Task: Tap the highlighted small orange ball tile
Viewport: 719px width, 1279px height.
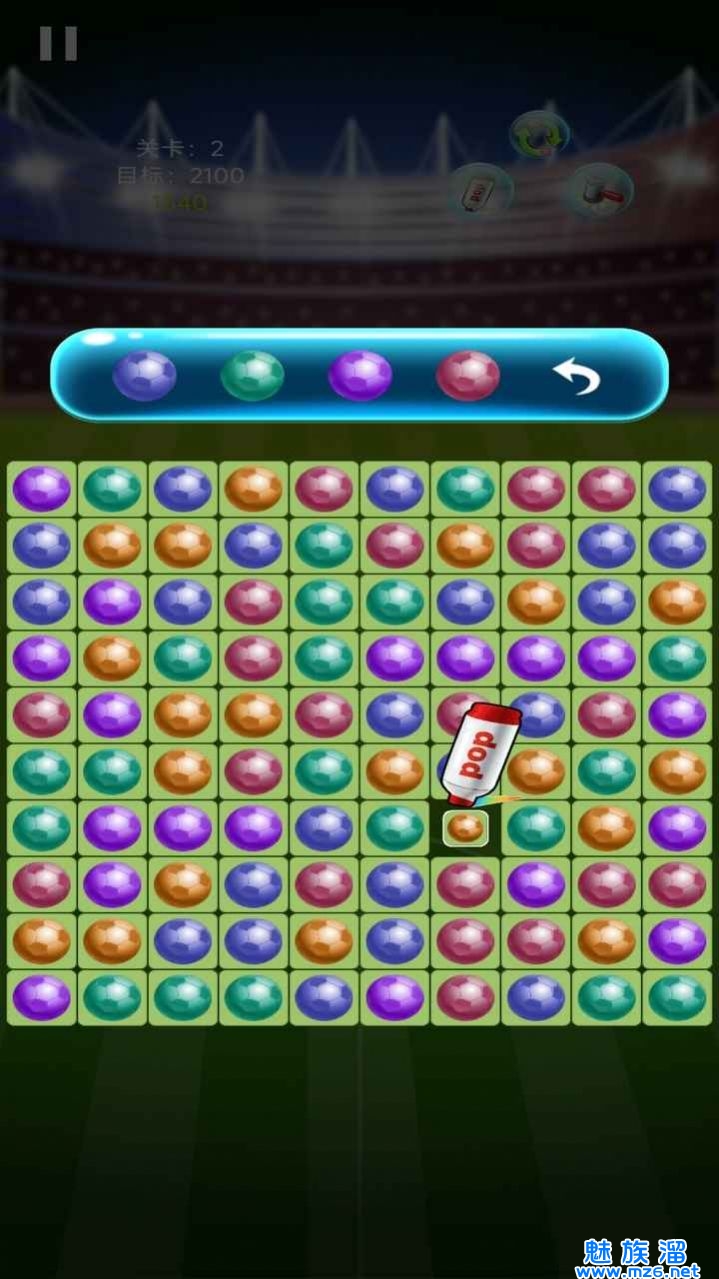Action: (465, 828)
